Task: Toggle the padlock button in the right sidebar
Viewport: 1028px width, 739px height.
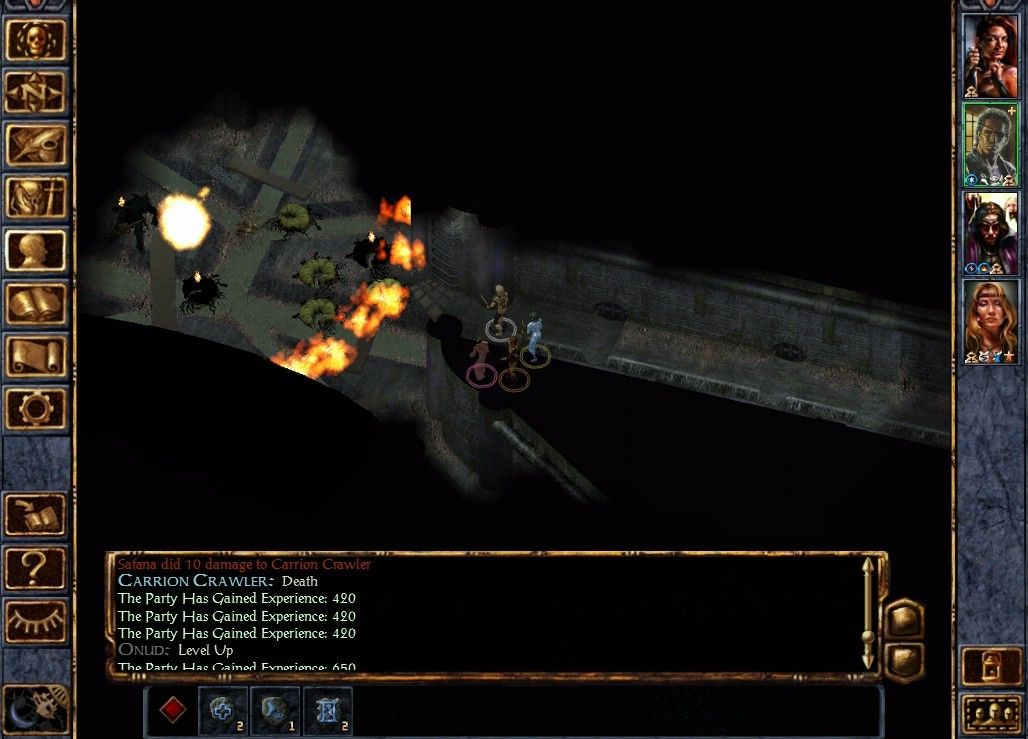Action: pos(990,667)
